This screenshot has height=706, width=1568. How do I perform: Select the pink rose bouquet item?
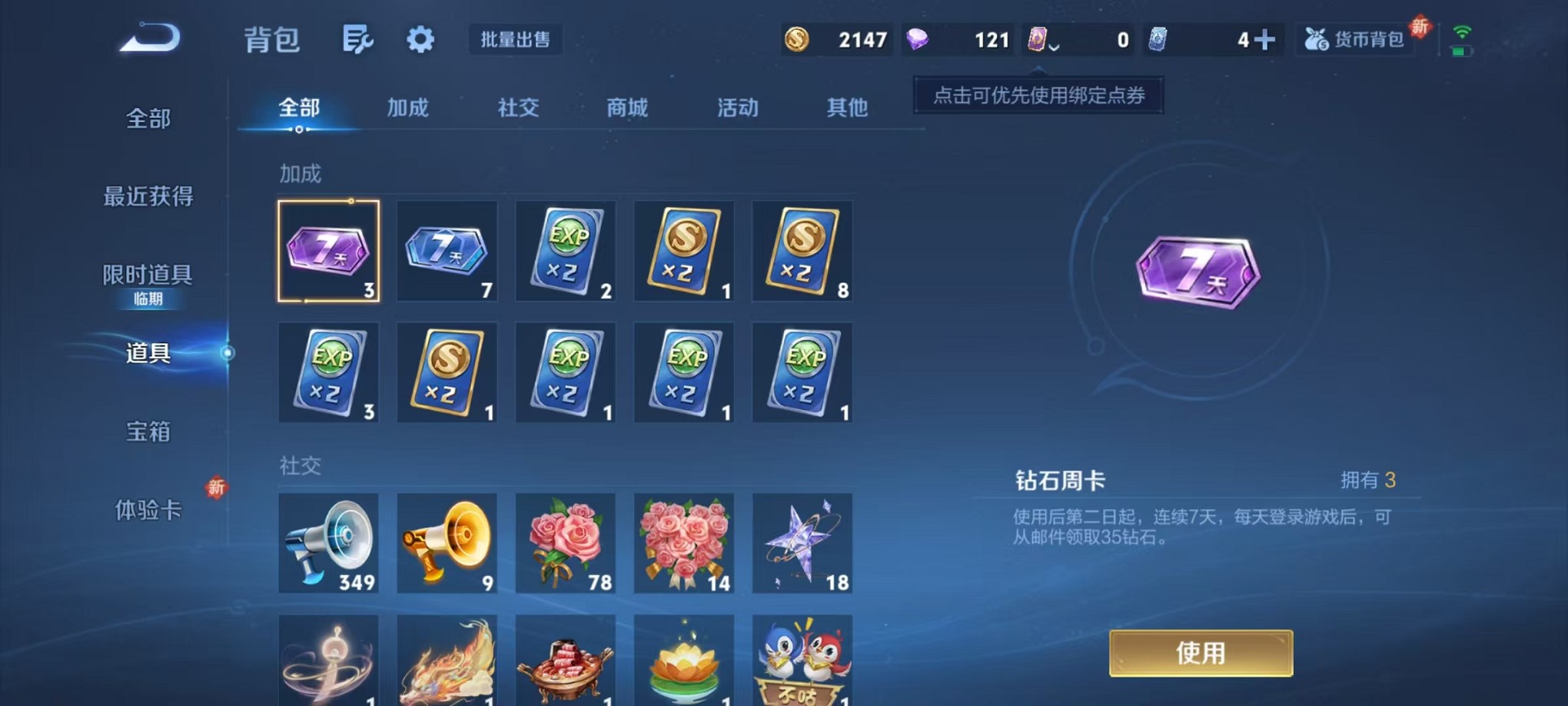tap(565, 543)
